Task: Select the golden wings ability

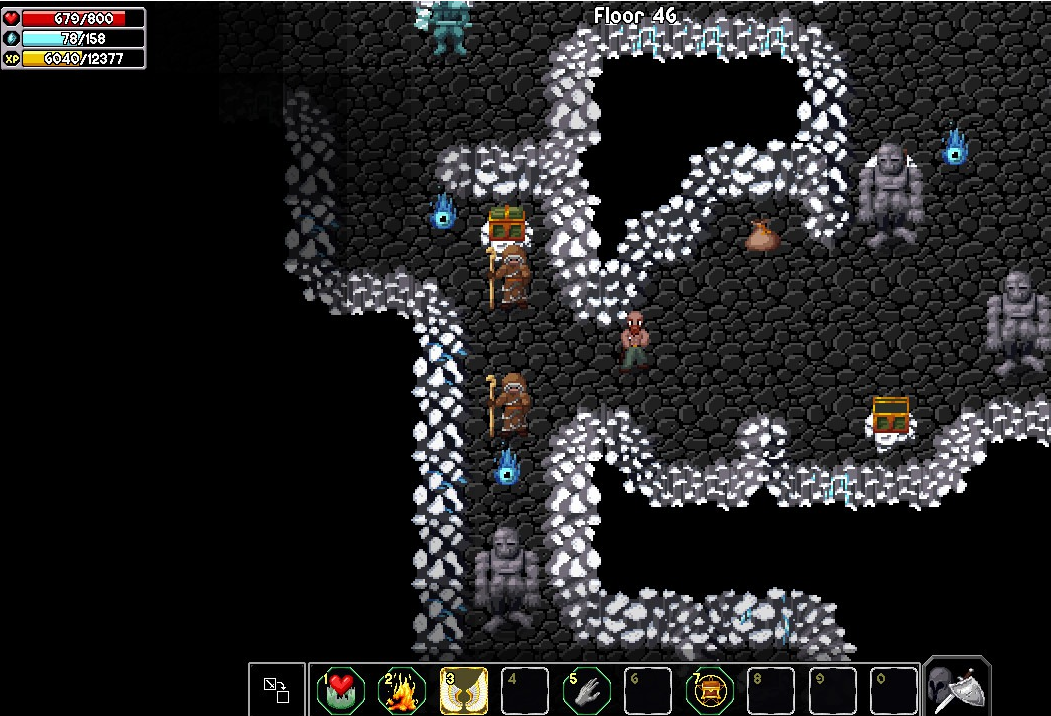Action: coord(464,690)
